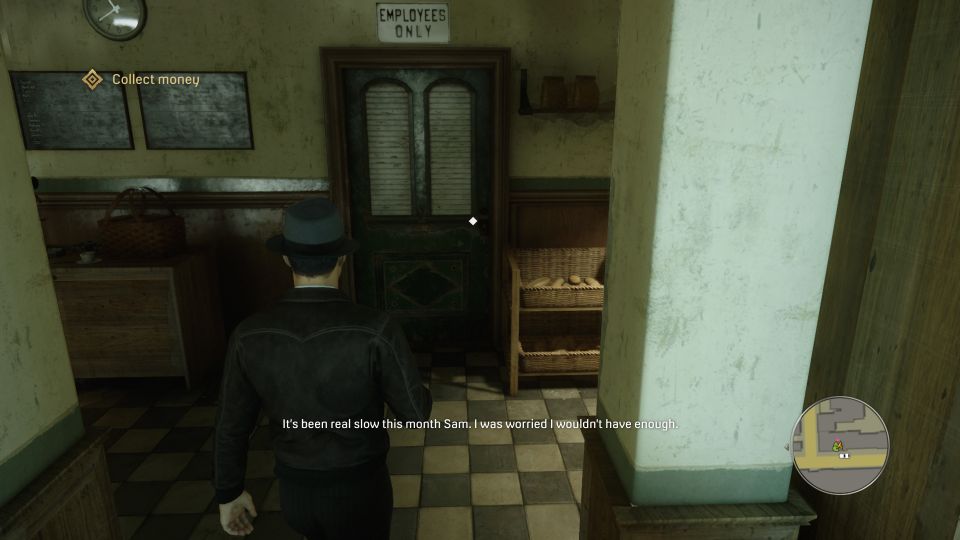Click the diamond objective icon
The height and width of the screenshot is (540, 960).
point(92,79)
